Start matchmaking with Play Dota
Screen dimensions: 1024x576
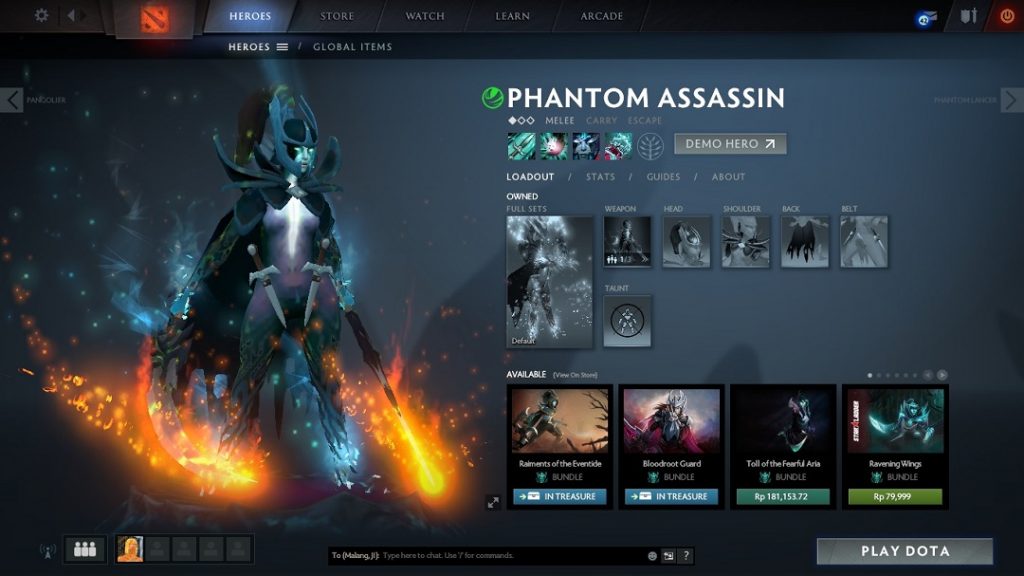(905, 551)
